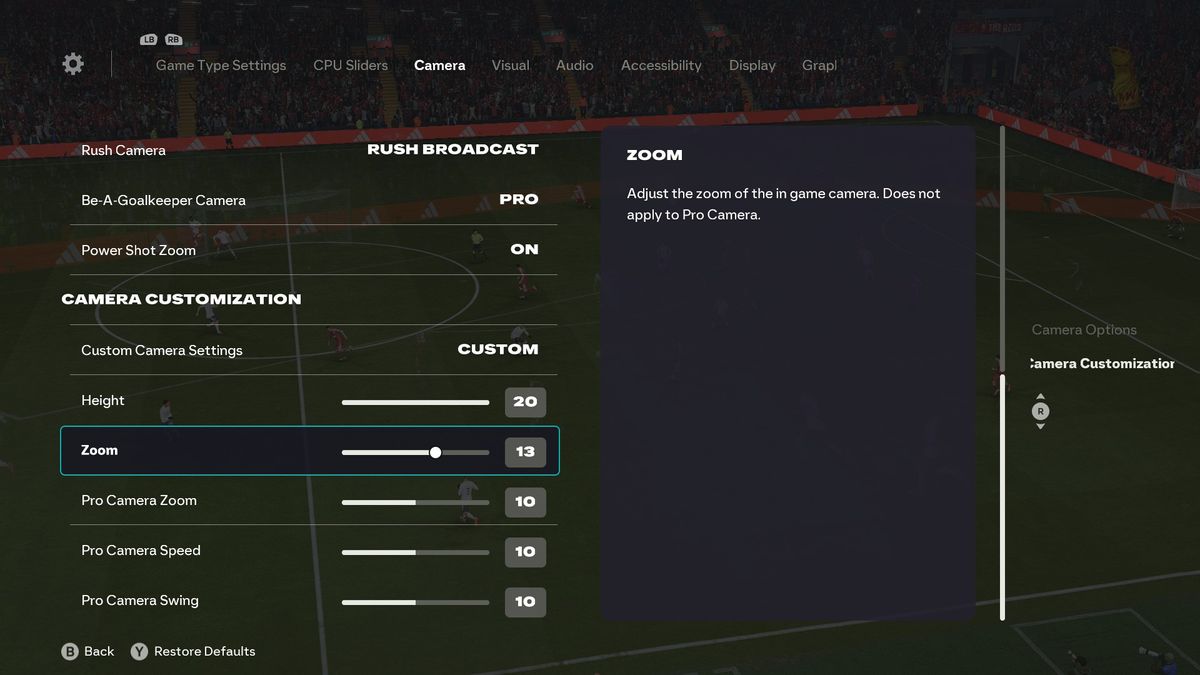Viewport: 1200px width, 675px height.
Task: Select the Rush Camera option row
Action: click(310, 150)
